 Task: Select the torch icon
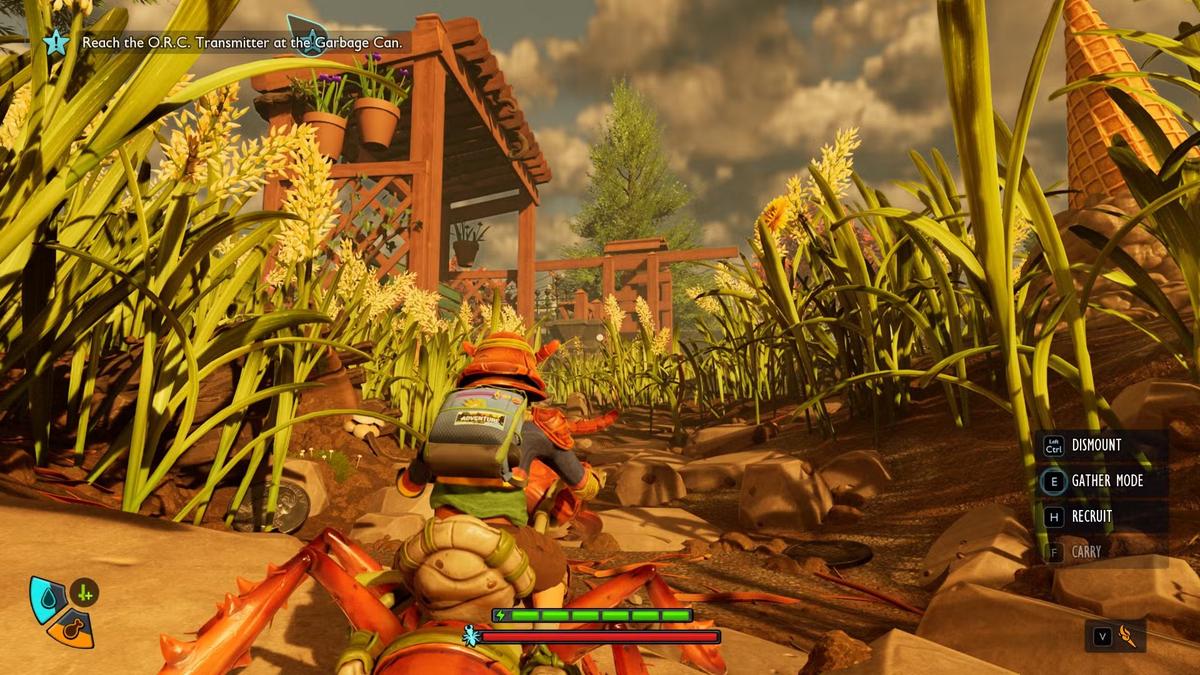[1128, 635]
